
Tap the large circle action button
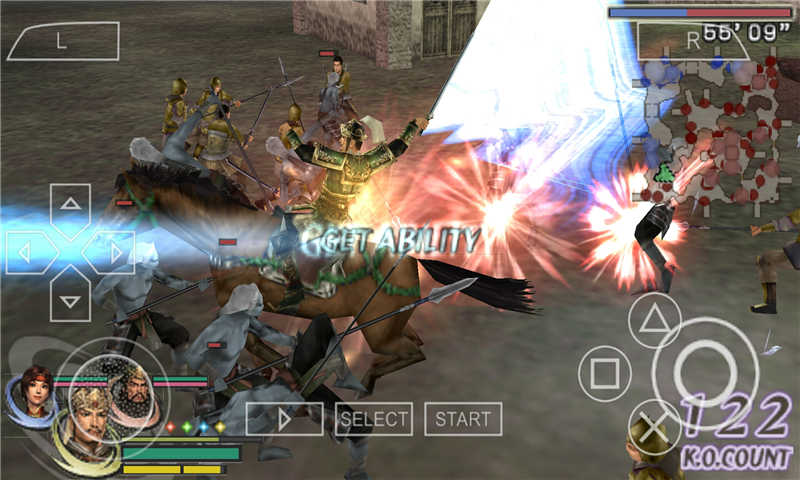coord(705,373)
